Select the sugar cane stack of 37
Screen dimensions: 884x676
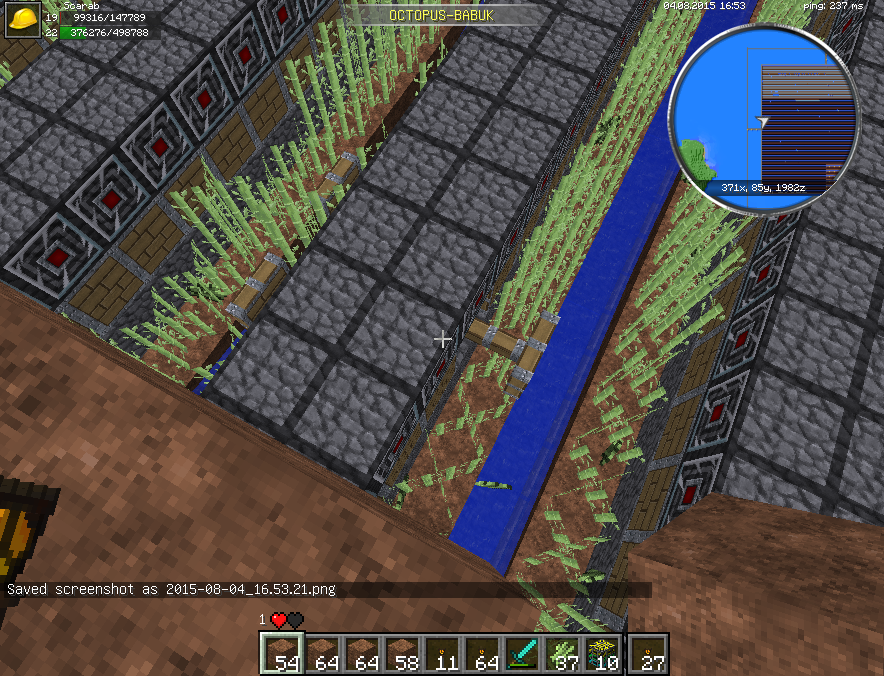[x=562, y=654]
